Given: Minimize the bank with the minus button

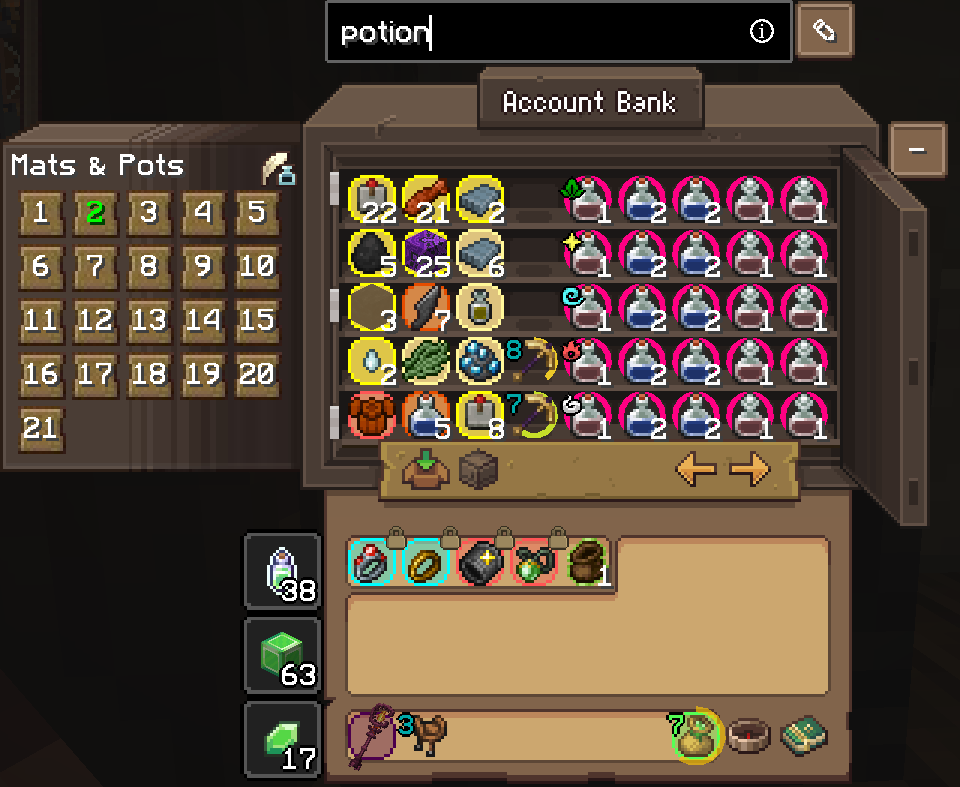Looking at the screenshot, I should (915, 150).
